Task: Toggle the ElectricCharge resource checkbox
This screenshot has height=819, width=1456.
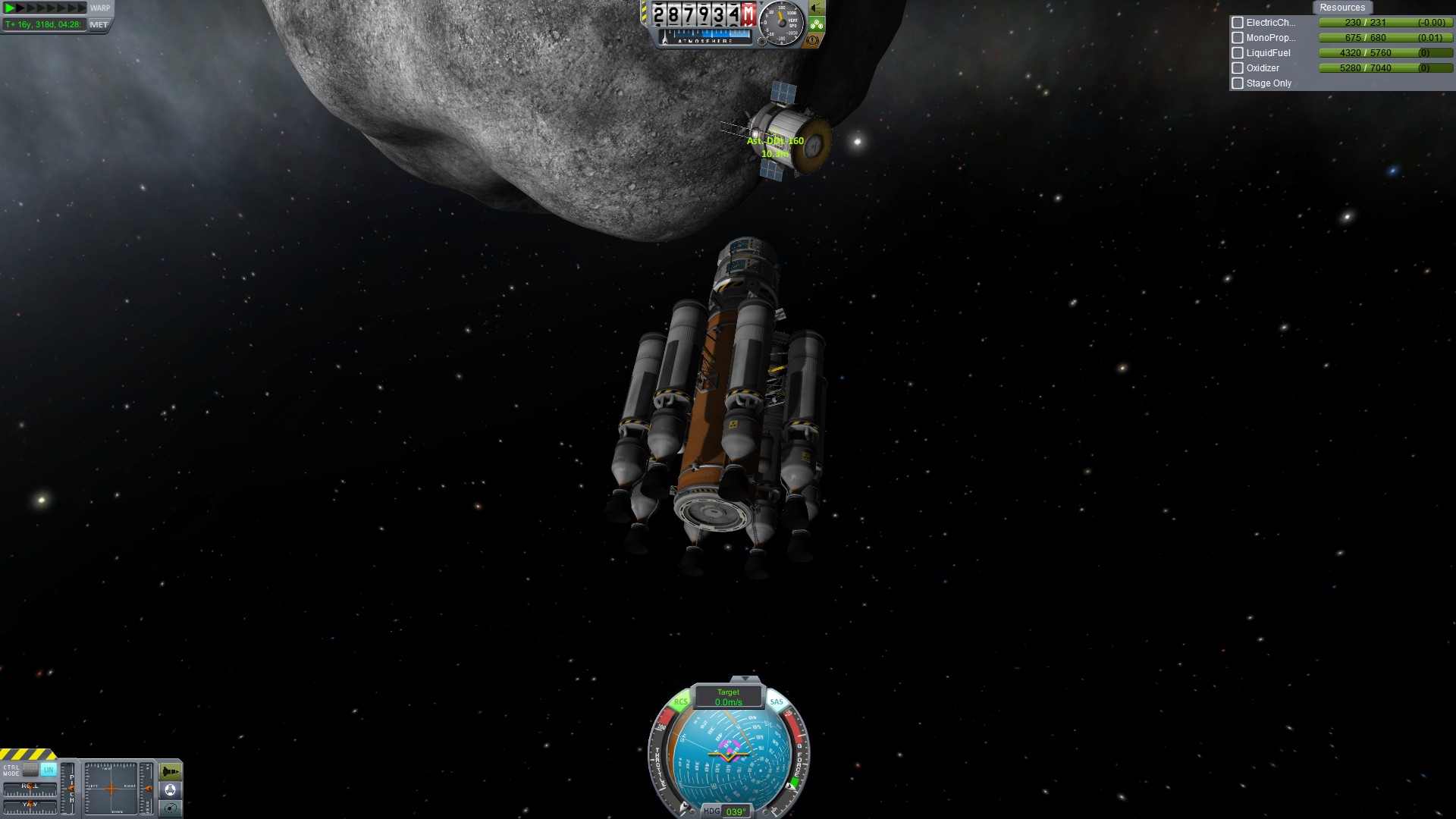Action: pos(1238,23)
